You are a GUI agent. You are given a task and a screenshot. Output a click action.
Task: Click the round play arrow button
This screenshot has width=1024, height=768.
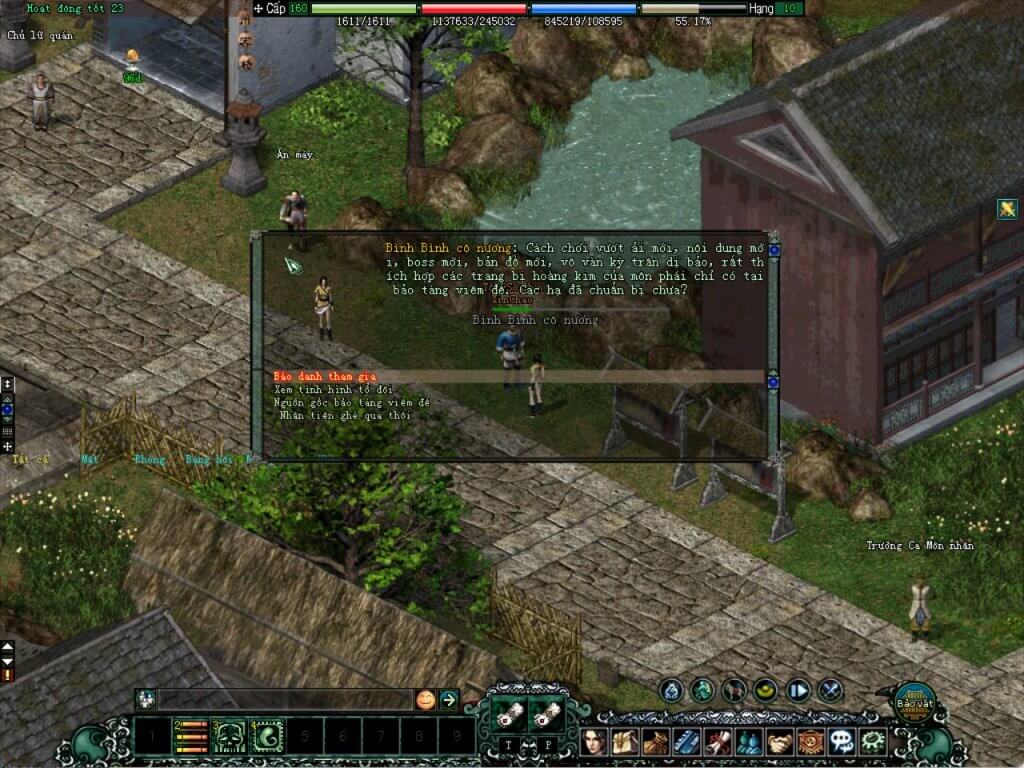[x=798, y=690]
